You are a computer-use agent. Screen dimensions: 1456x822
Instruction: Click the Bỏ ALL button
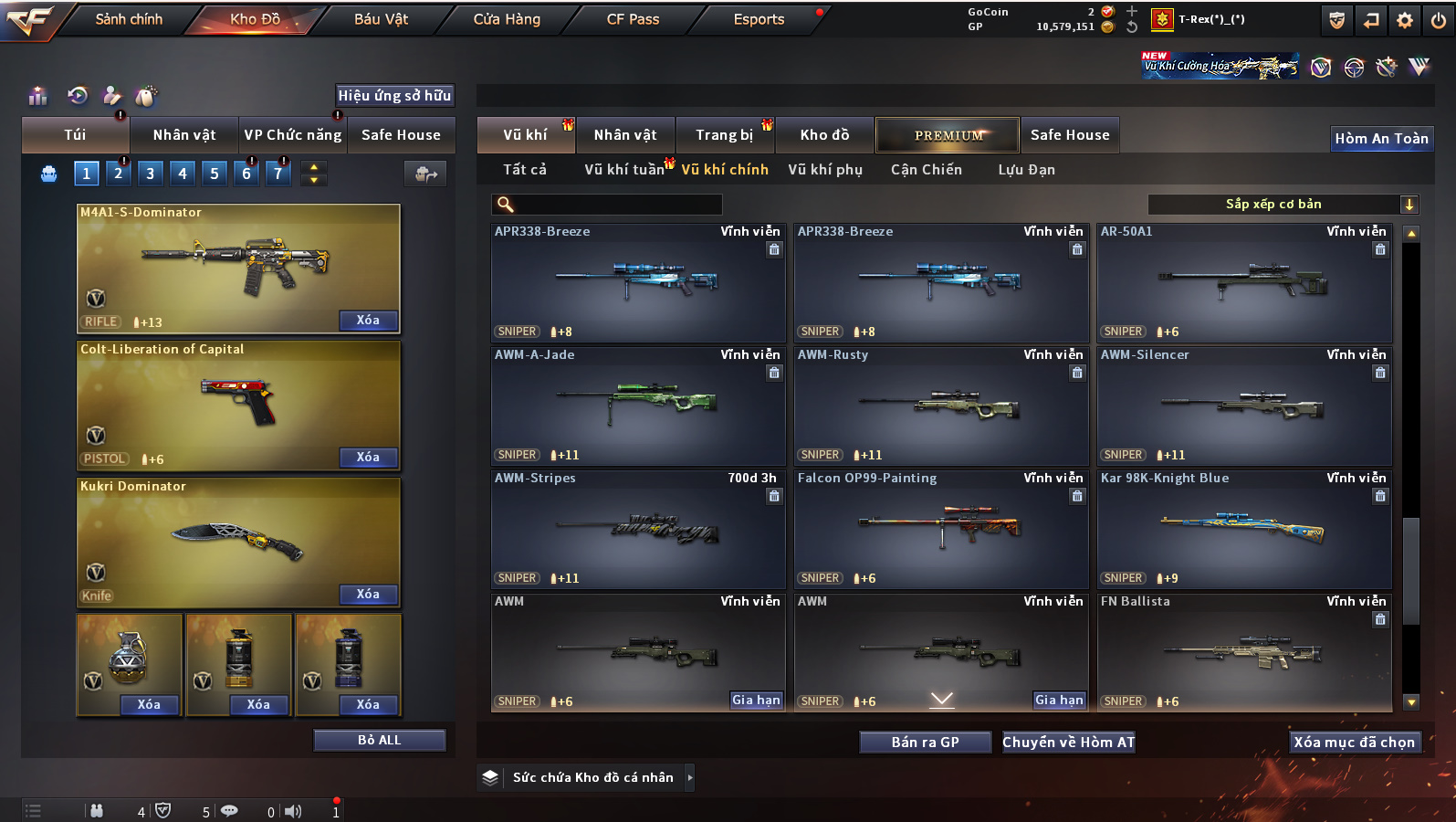pos(379,740)
